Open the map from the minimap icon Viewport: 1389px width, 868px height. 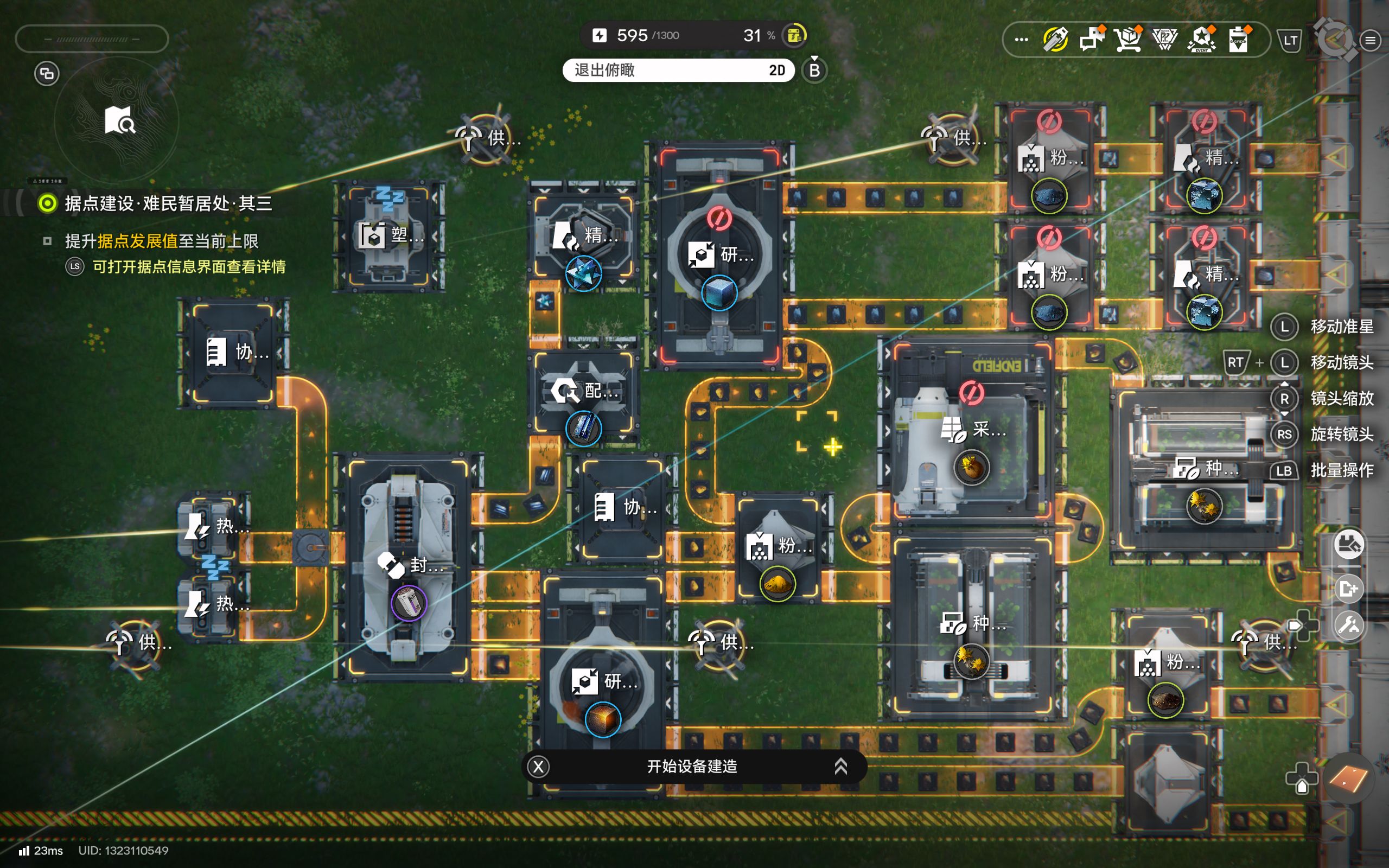click(x=119, y=120)
